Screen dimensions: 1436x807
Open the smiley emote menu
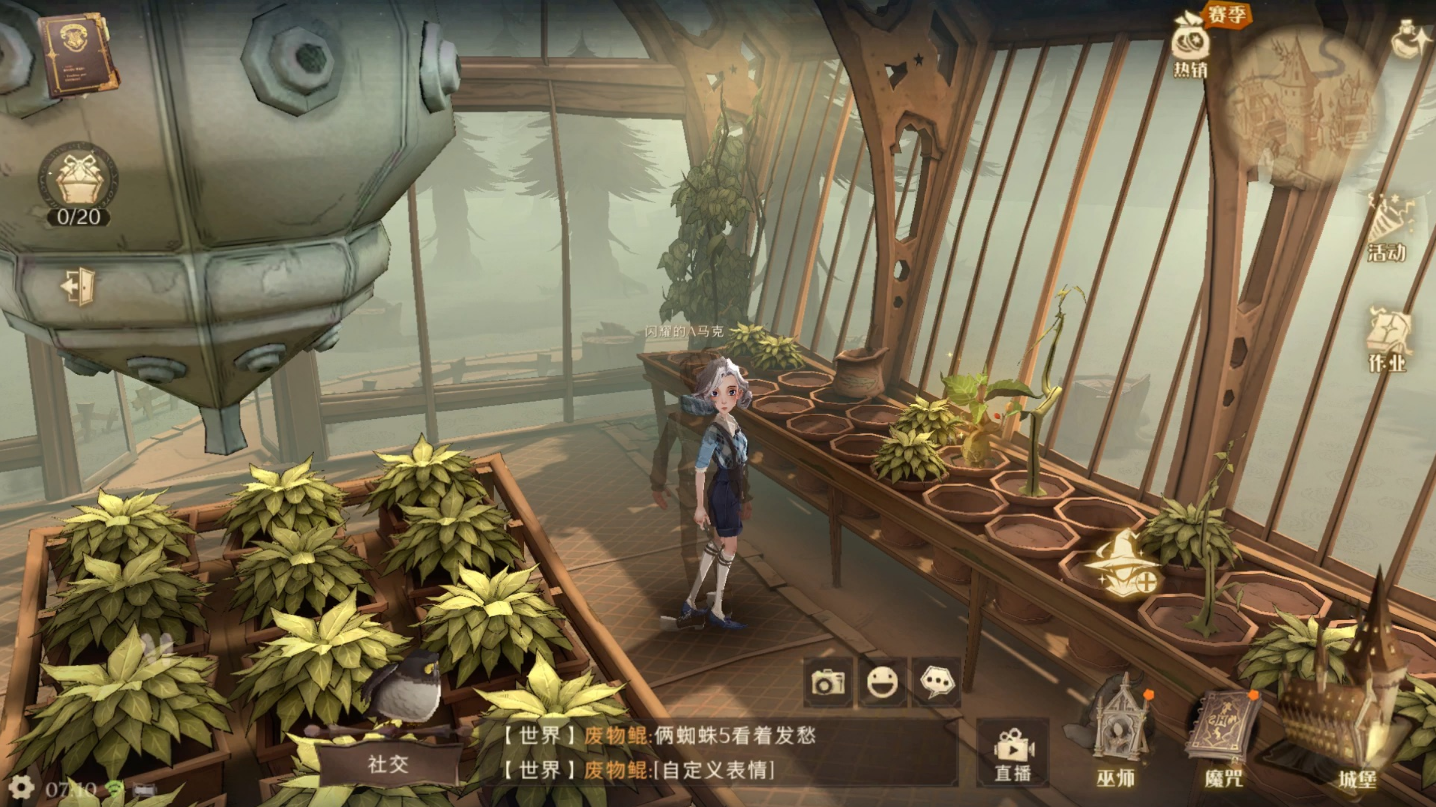[x=882, y=682]
